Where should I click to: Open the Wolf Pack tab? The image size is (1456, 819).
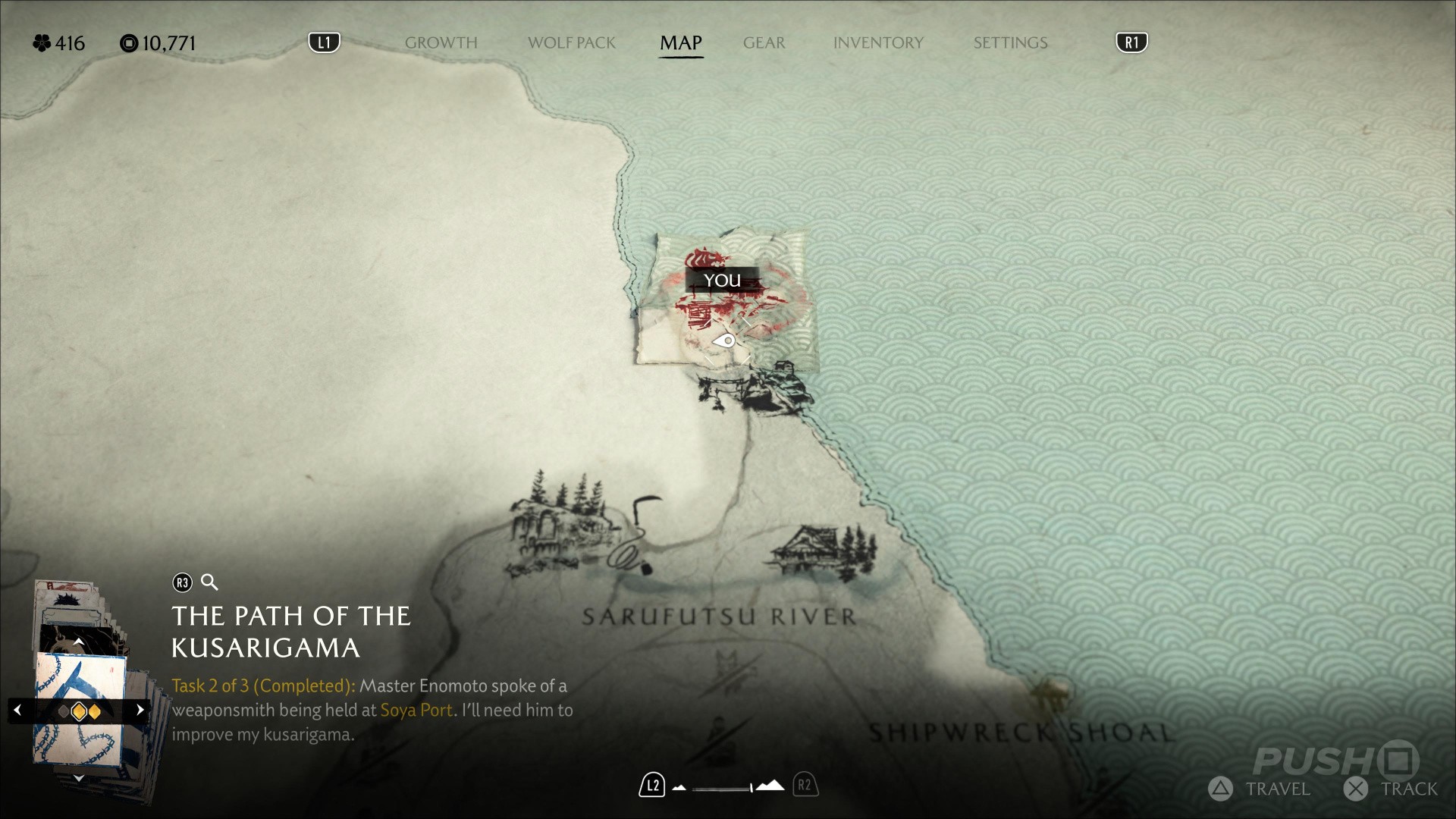click(x=571, y=43)
